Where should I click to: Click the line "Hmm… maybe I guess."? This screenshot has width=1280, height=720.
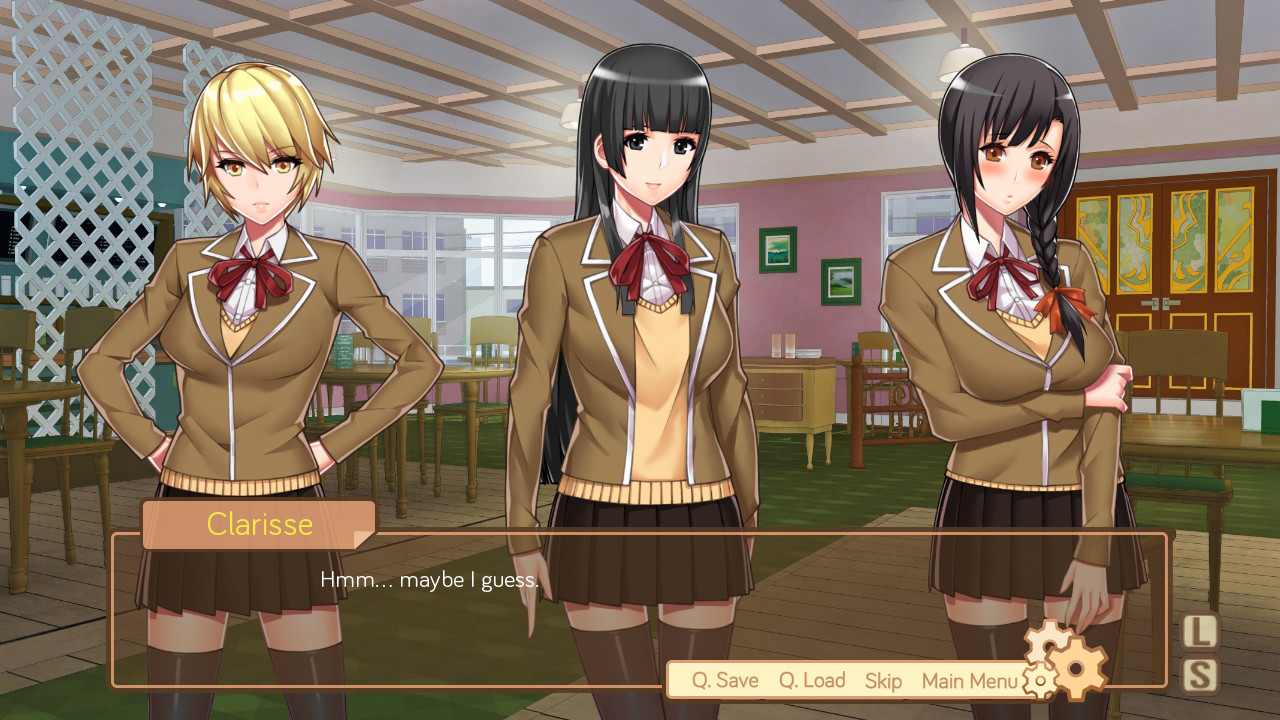pos(428,578)
